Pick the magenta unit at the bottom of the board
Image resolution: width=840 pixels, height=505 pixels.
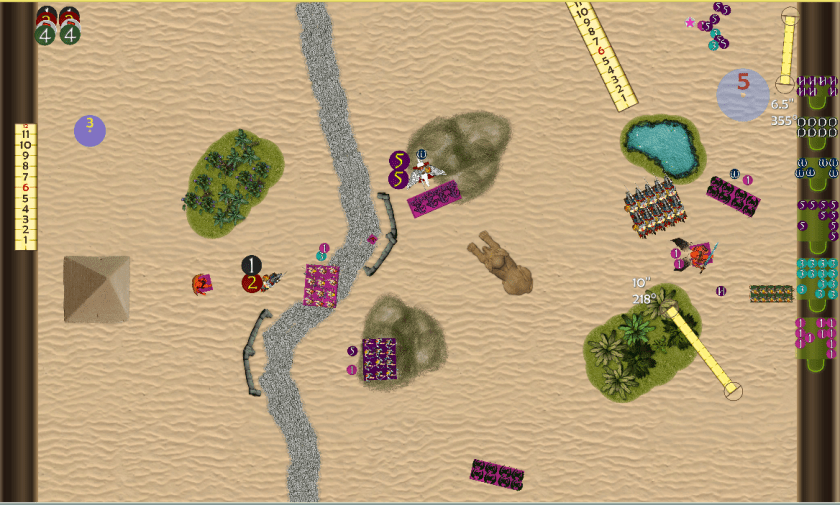tap(497, 475)
